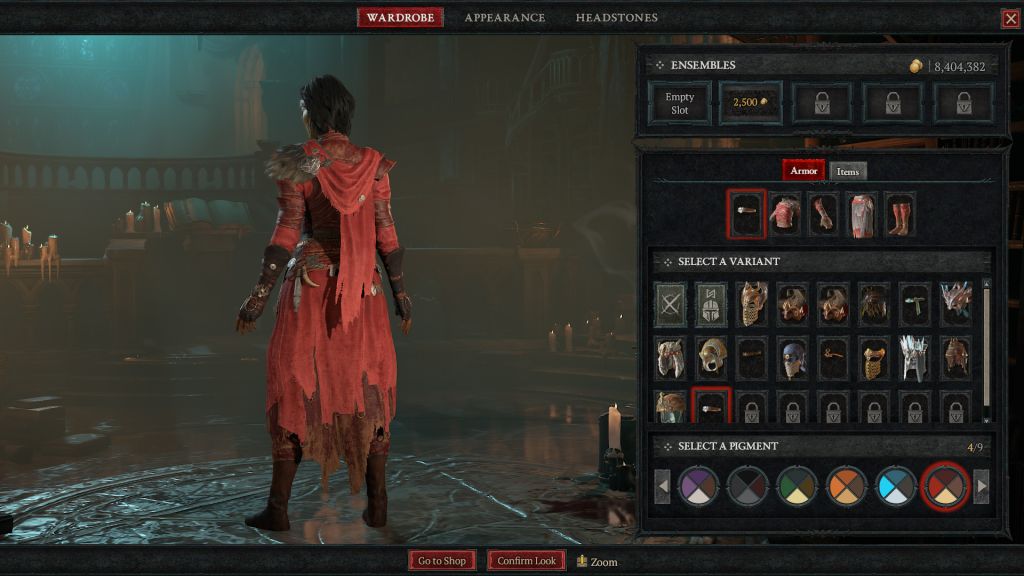Apply the orange pigment
Screen dimensions: 1024x576
[x=846, y=487]
